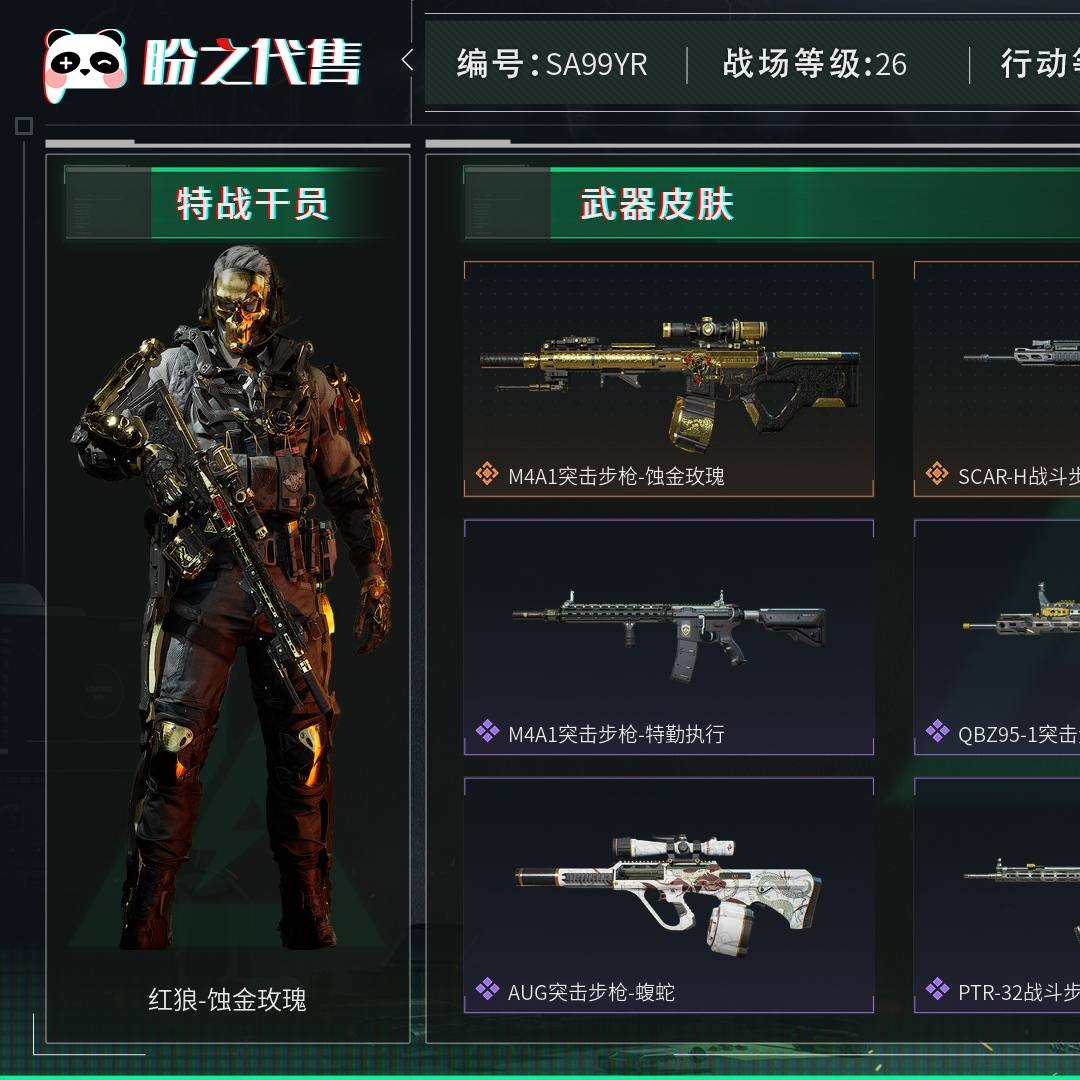Pick the QBZ95-1 rifle skin card
This screenshot has height=1080, width=1080.
coord(998,637)
